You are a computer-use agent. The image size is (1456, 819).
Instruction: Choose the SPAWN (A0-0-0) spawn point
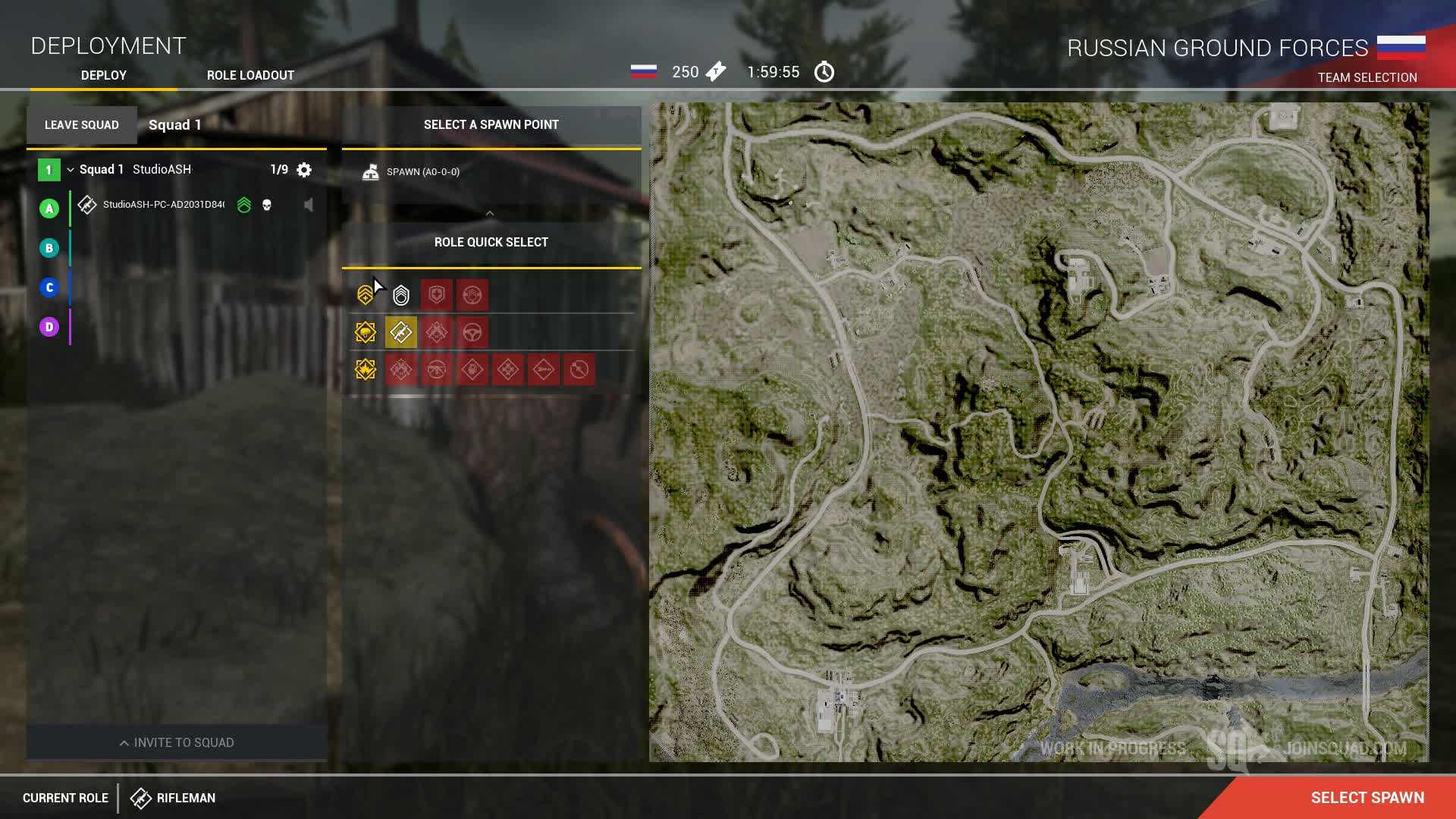click(422, 172)
